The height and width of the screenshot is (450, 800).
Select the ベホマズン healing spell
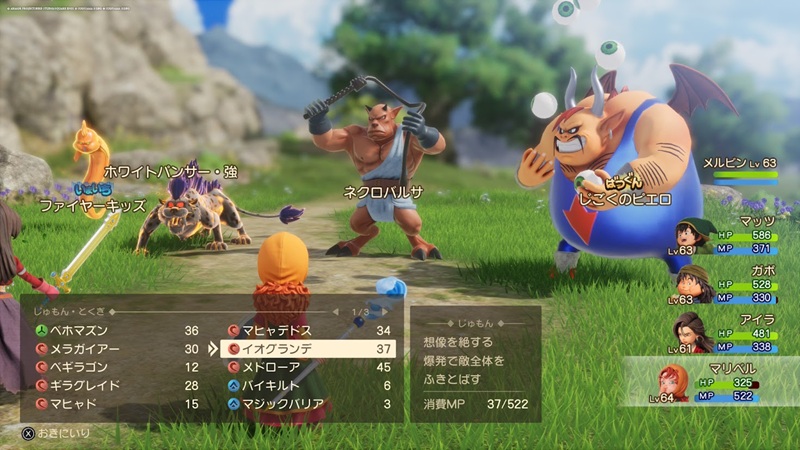coord(80,331)
